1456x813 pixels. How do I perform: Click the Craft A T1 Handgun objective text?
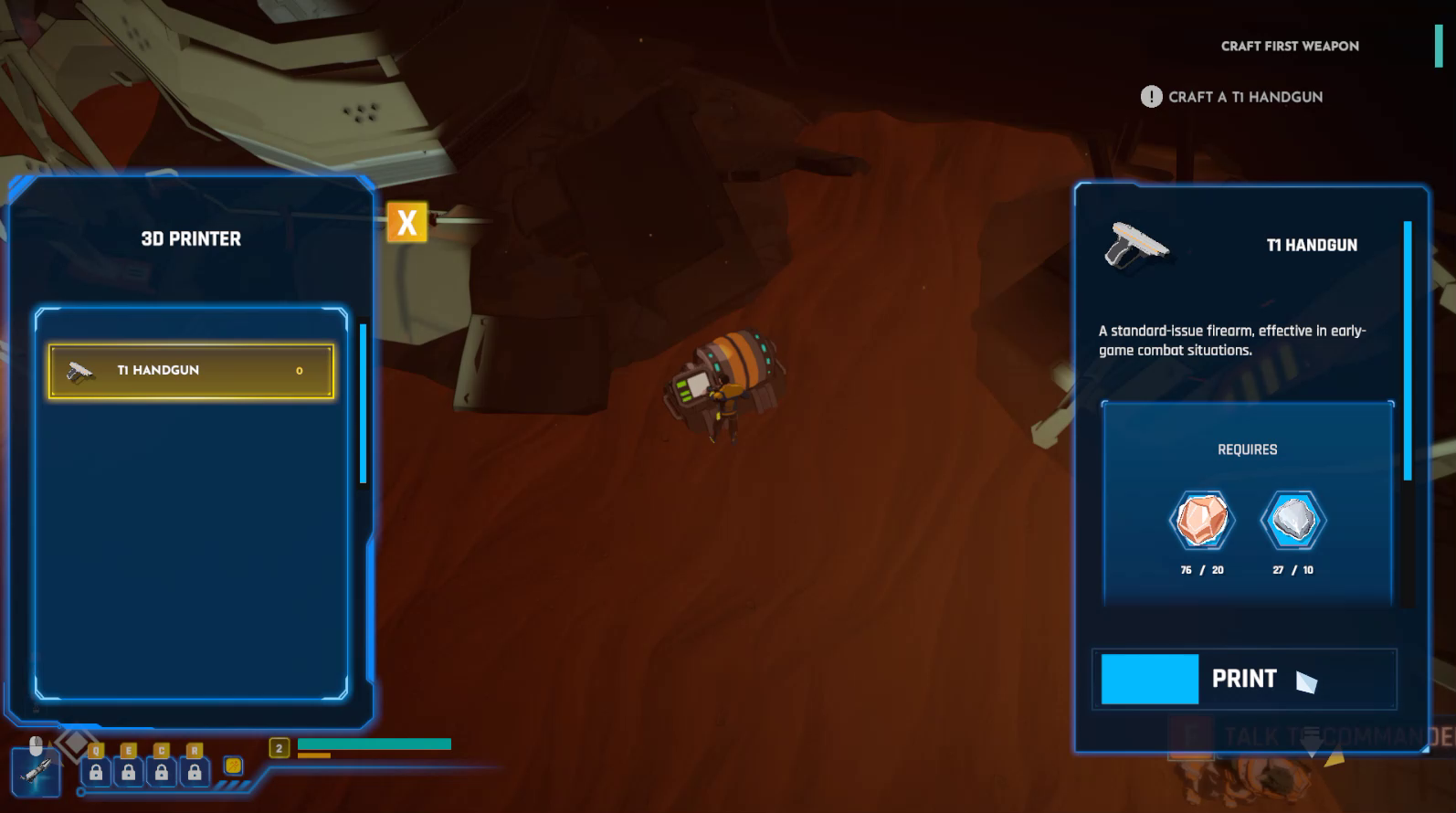(x=1247, y=97)
